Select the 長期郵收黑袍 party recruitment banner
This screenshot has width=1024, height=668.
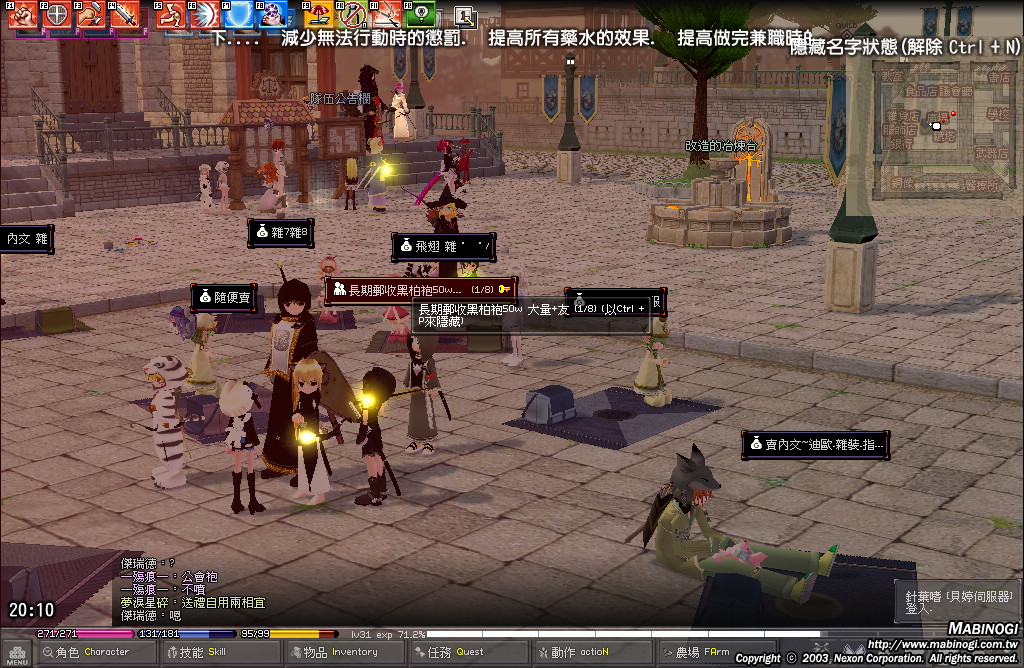pos(421,290)
